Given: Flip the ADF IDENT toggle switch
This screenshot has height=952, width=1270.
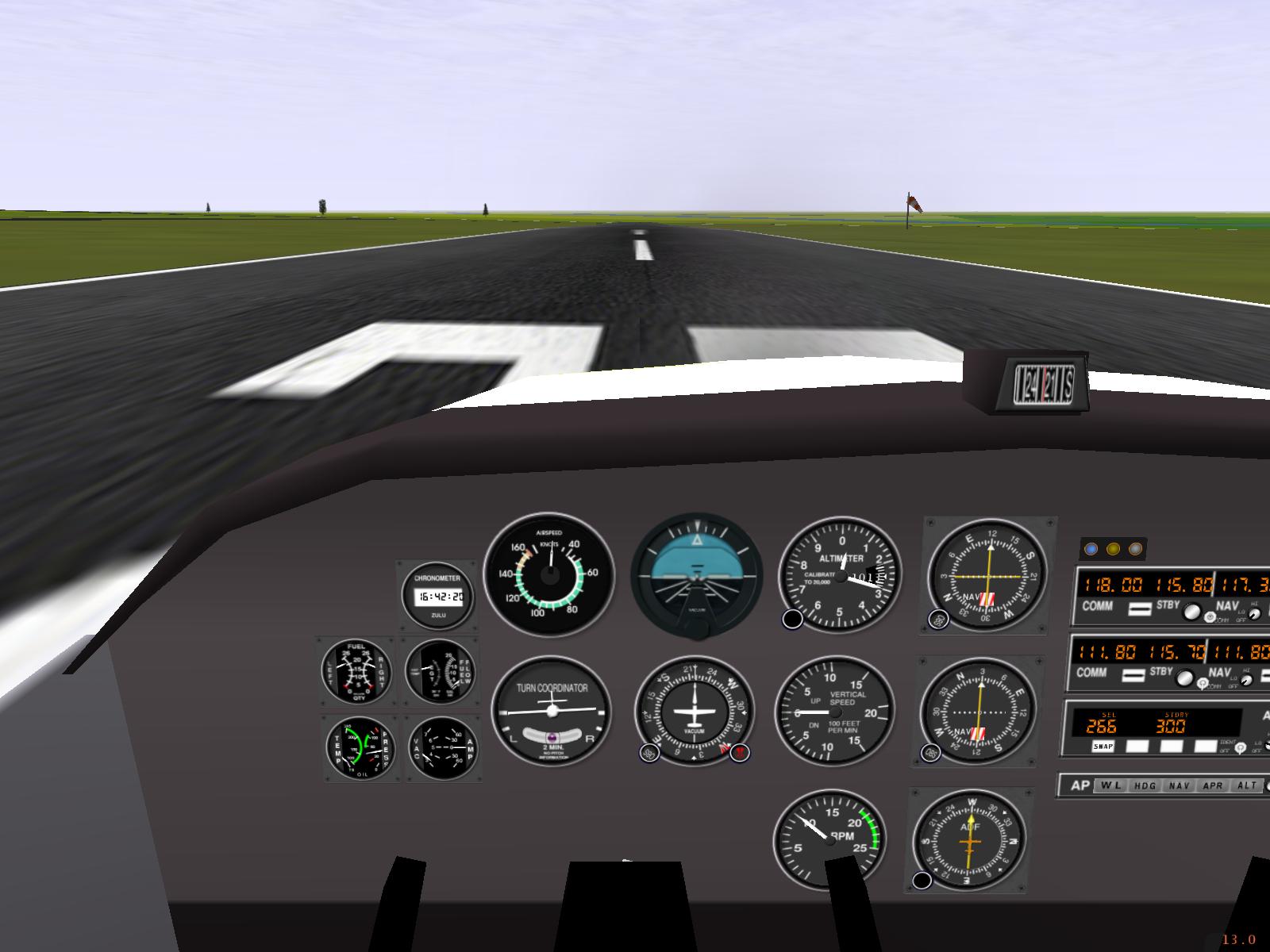Looking at the screenshot, I should [1241, 748].
